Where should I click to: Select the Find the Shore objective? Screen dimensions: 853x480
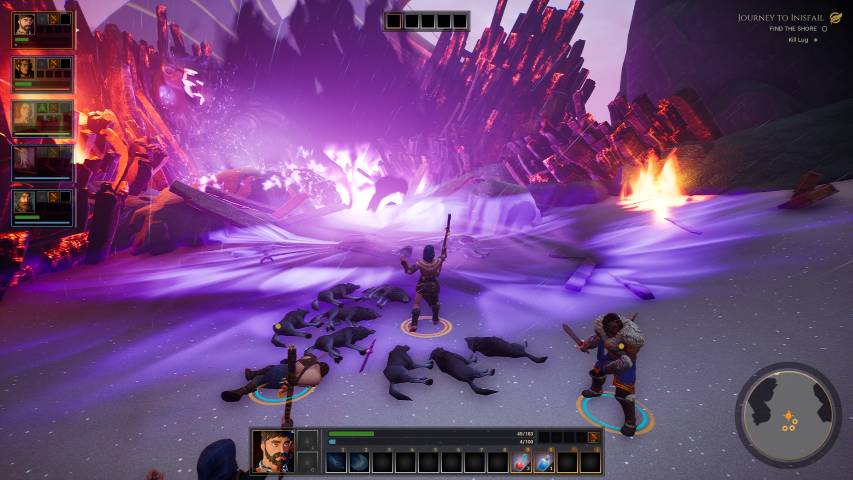click(794, 29)
